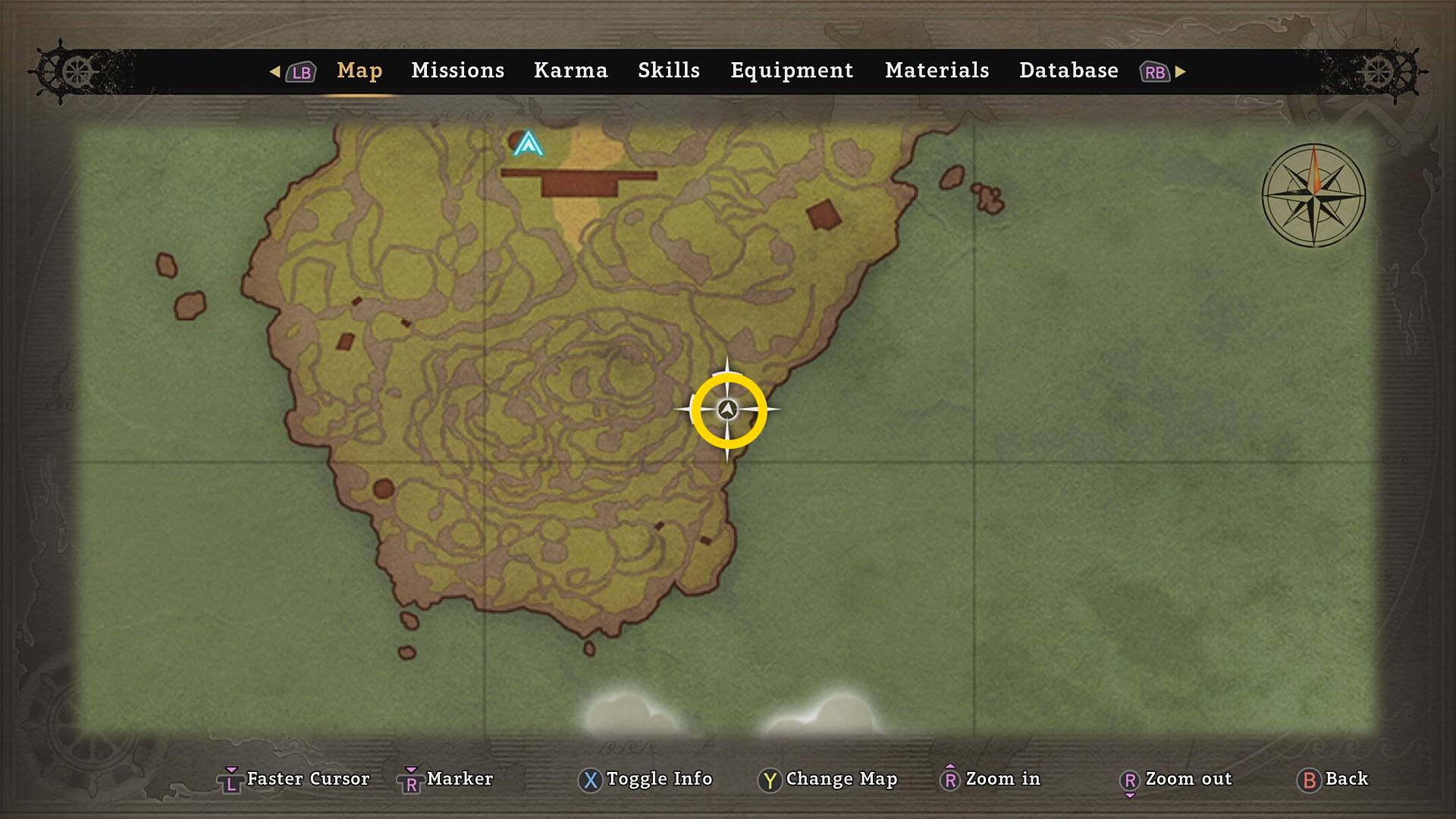Show the Materials tab
Image resolution: width=1456 pixels, height=819 pixels.
coord(937,71)
